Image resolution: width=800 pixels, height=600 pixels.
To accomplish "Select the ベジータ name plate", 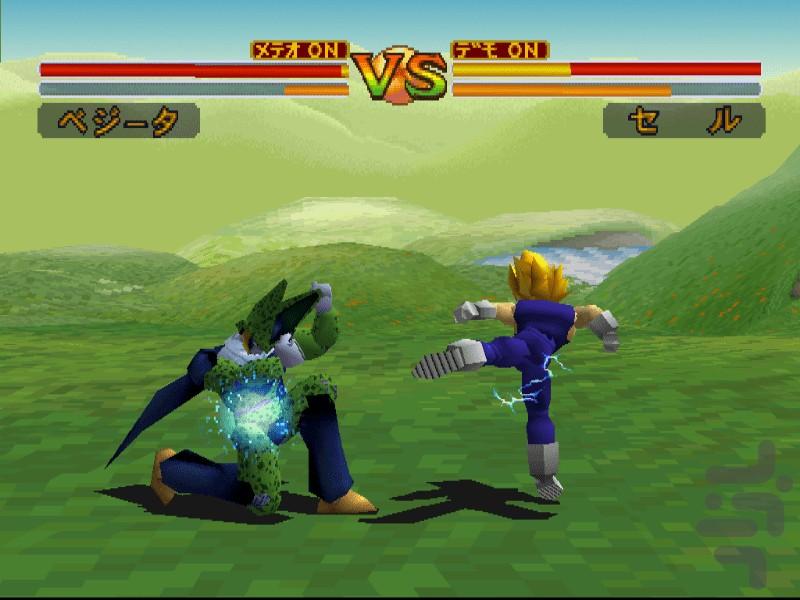I will pos(118,121).
